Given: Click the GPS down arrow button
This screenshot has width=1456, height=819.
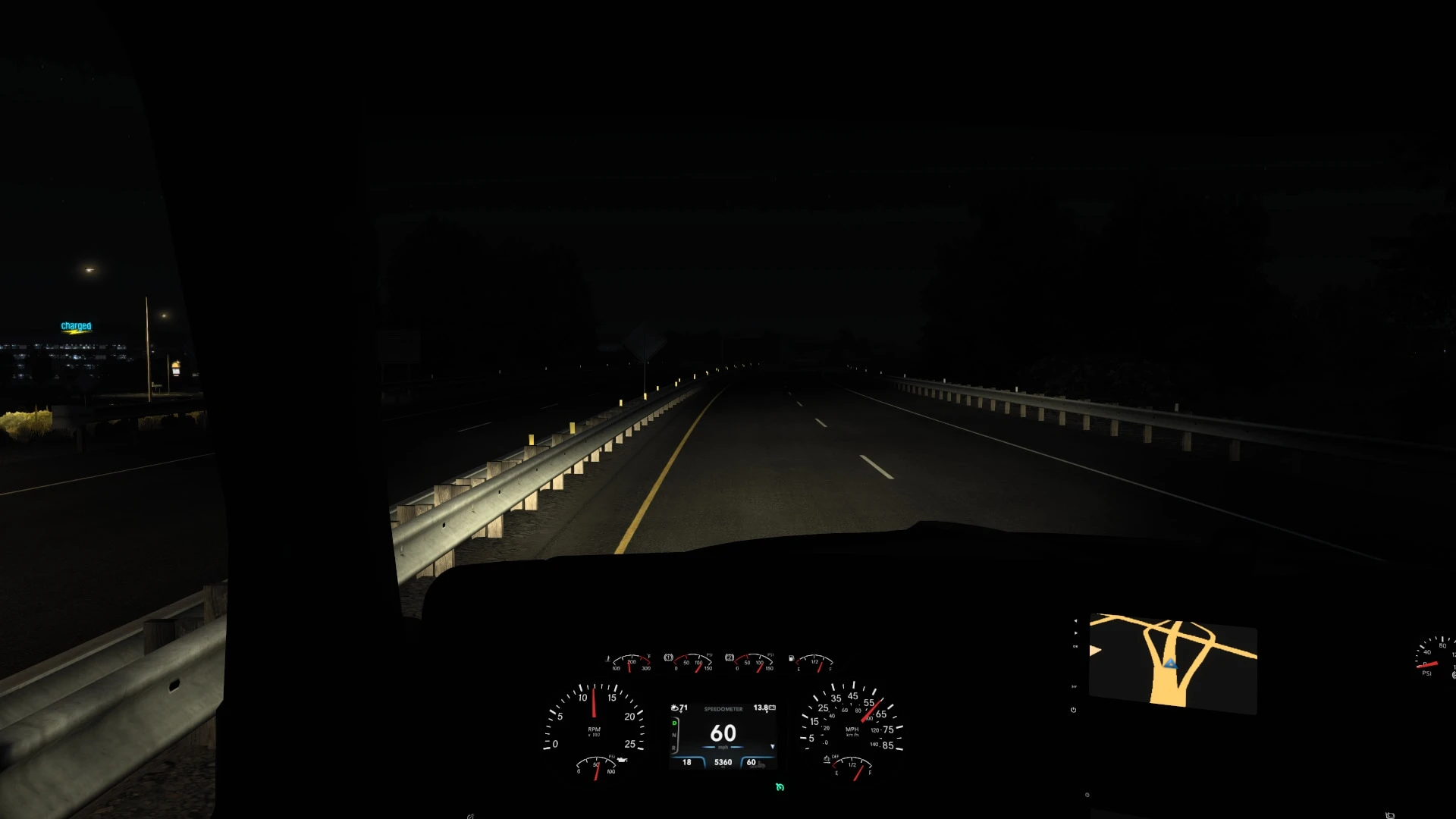Looking at the screenshot, I should coord(1076,633).
